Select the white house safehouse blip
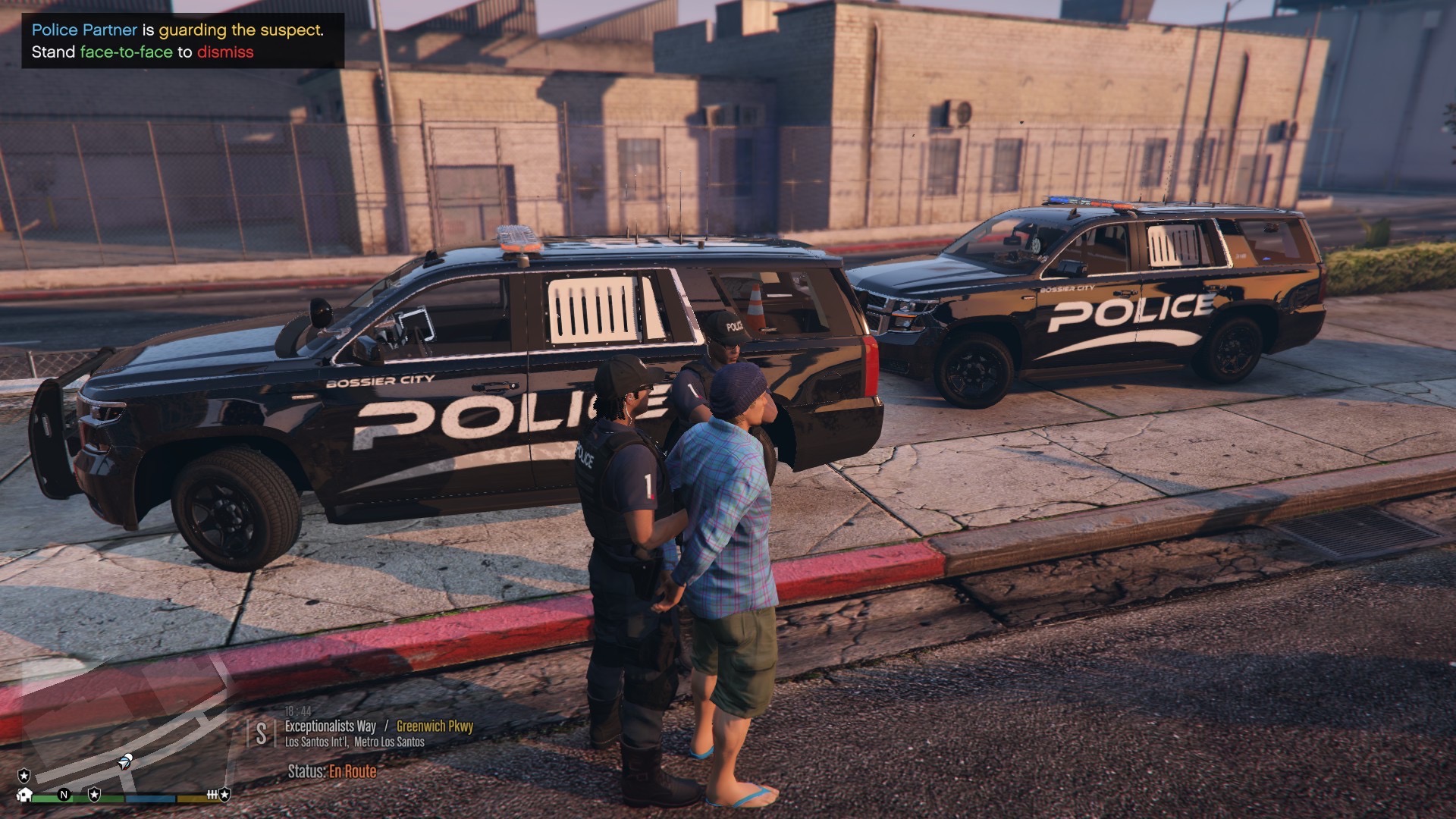The height and width of the screenshot is (819, 1456). pyautogui.click(x=25, y=795)
